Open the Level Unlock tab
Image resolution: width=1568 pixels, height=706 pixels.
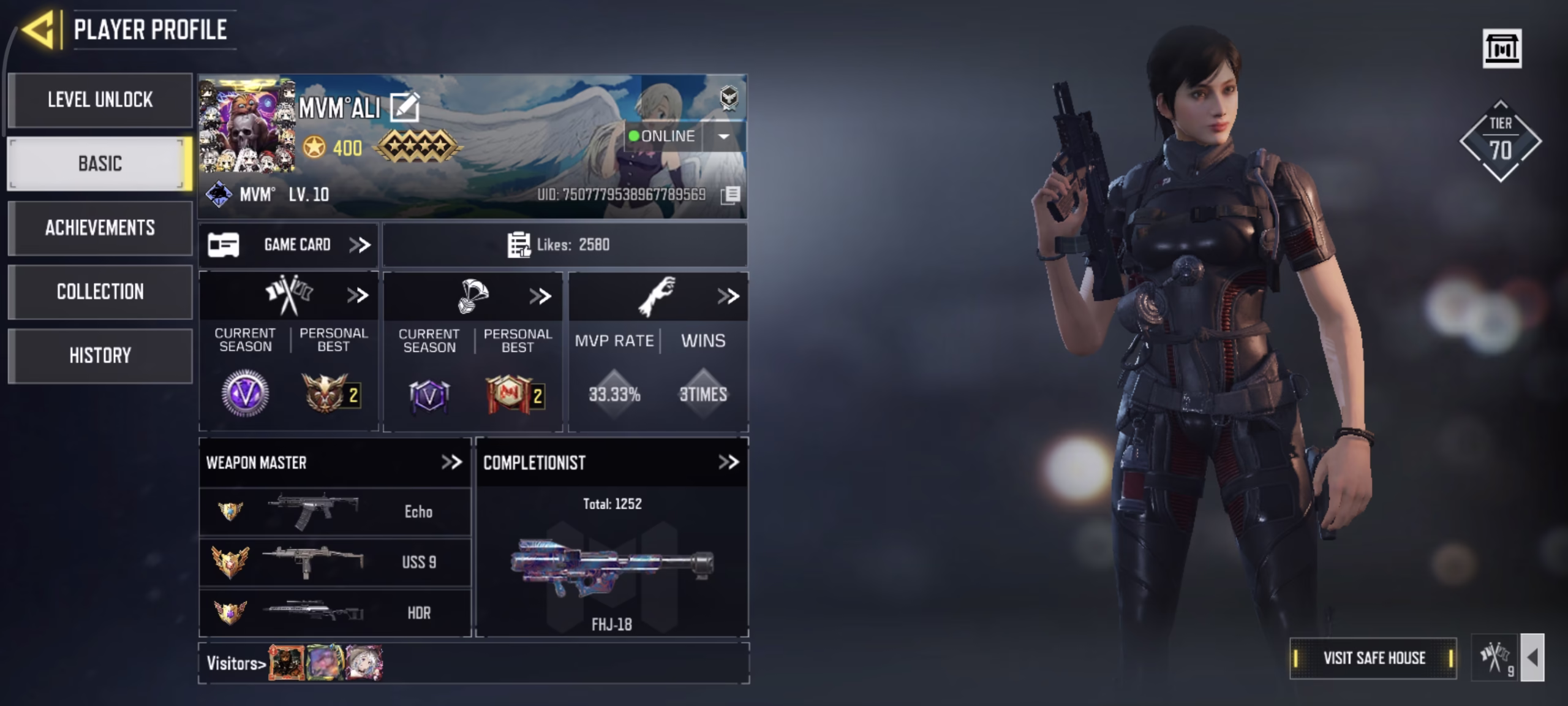pos(100,100)
